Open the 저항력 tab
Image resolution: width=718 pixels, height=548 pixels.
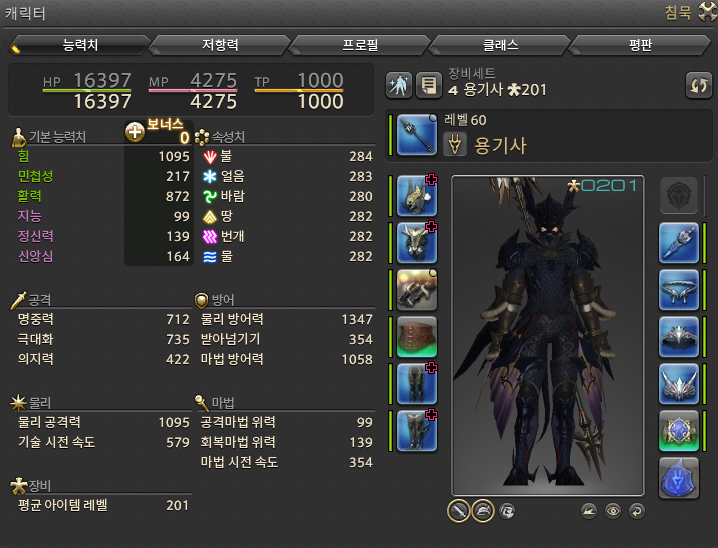click(x=219, y=45)
